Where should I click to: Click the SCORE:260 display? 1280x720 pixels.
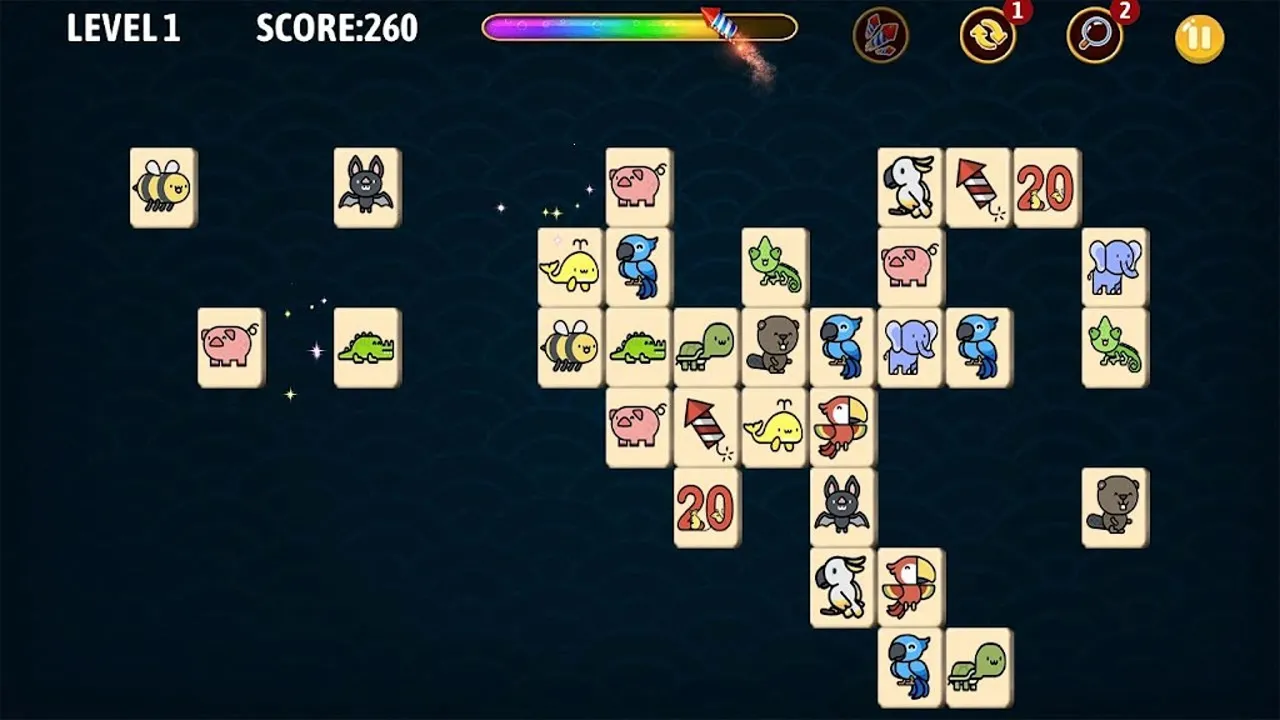point(335,30)
